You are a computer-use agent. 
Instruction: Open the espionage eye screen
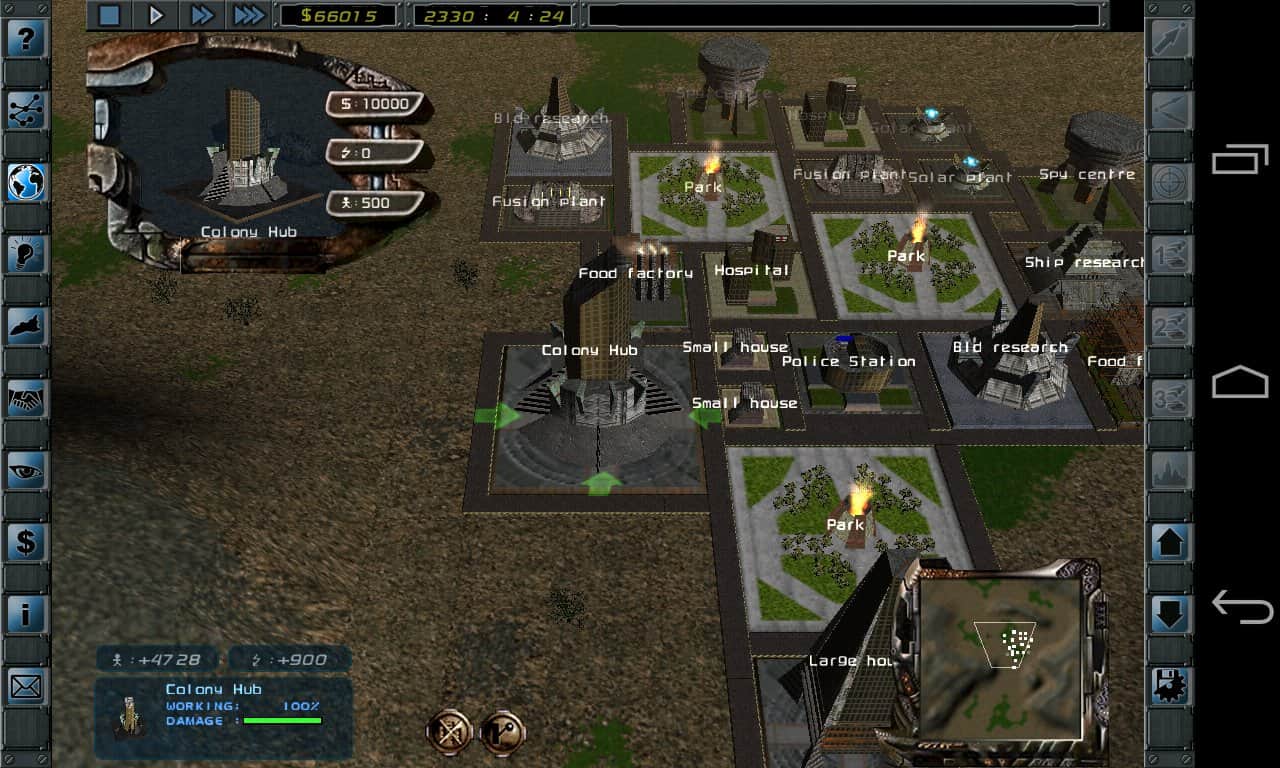point(26,471)
